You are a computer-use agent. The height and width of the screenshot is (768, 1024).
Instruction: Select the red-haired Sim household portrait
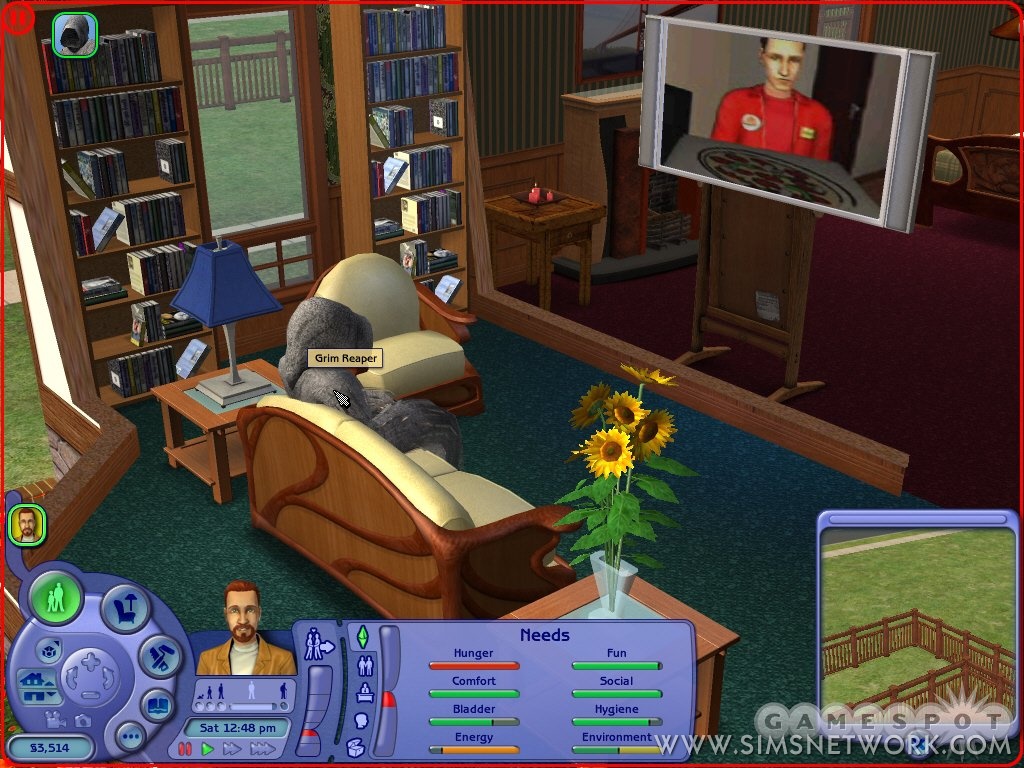(x=27, y=524)
